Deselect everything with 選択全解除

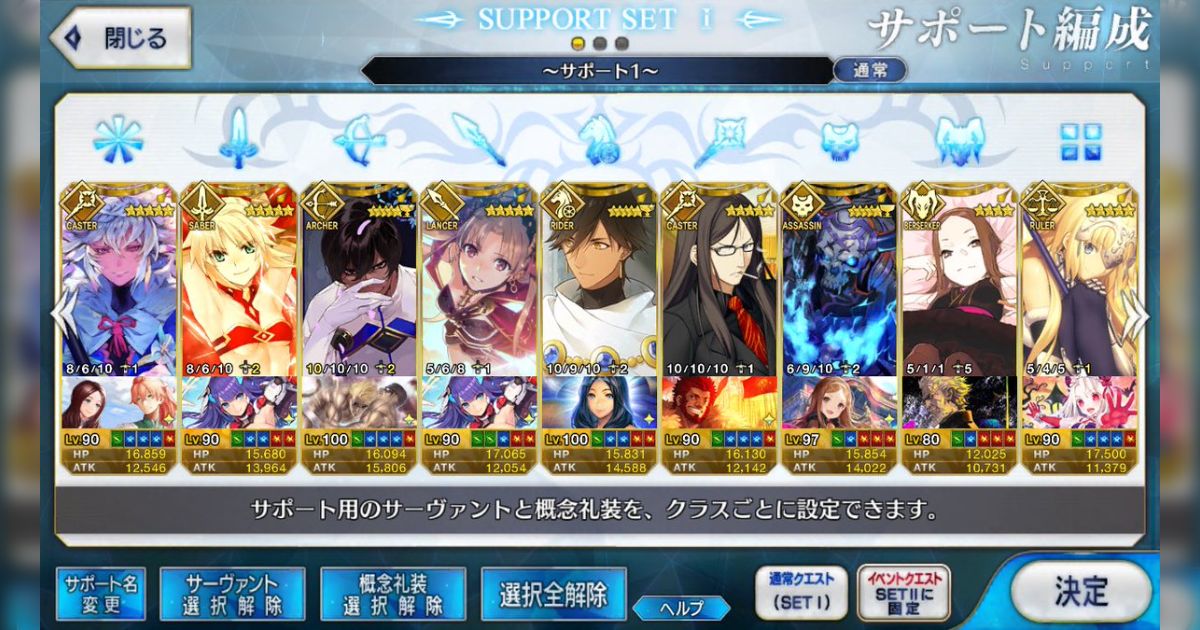(x=553, y=594)
